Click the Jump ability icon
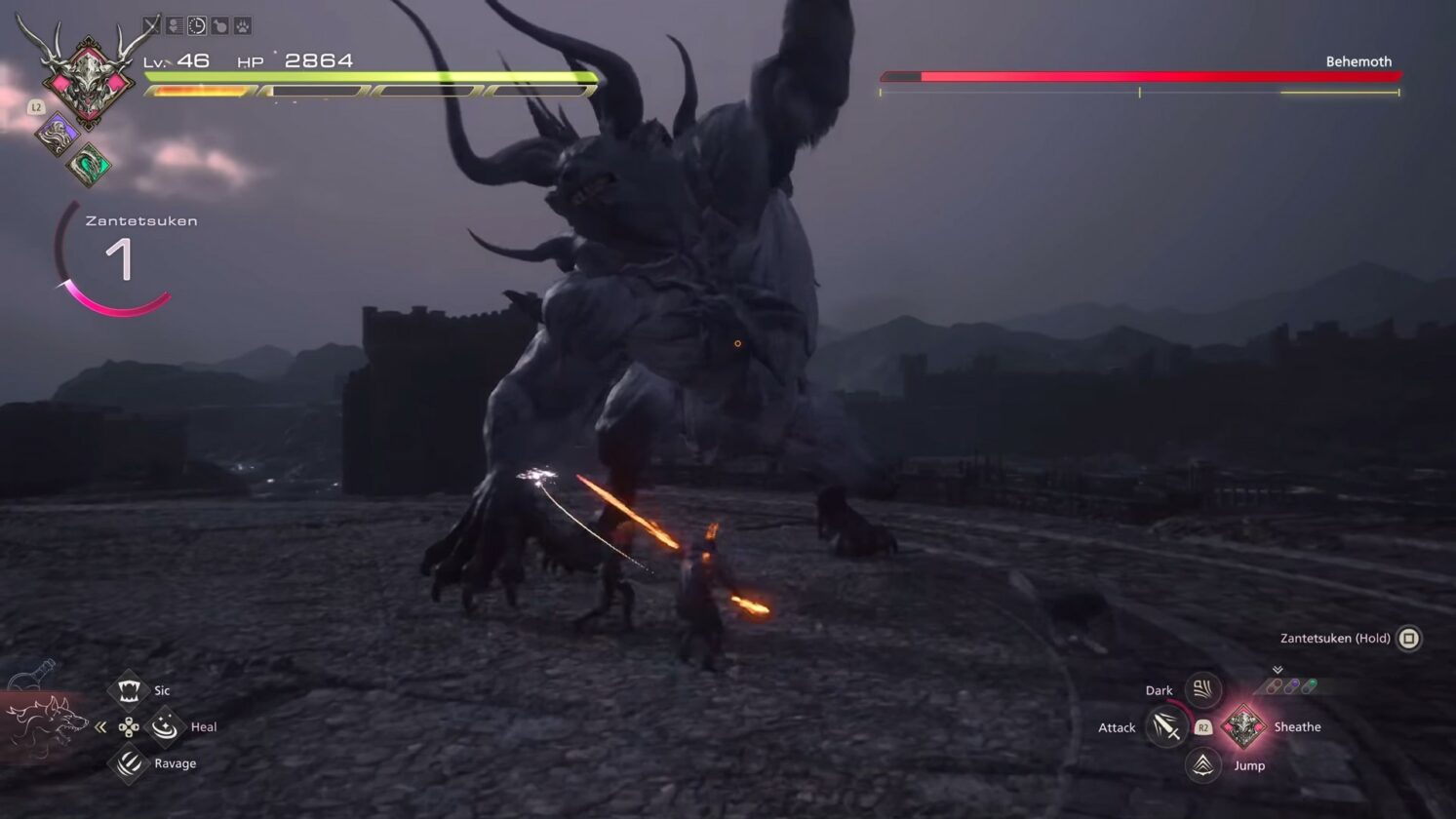The height and width of the screenshot is (819, 1456). 1201,765
